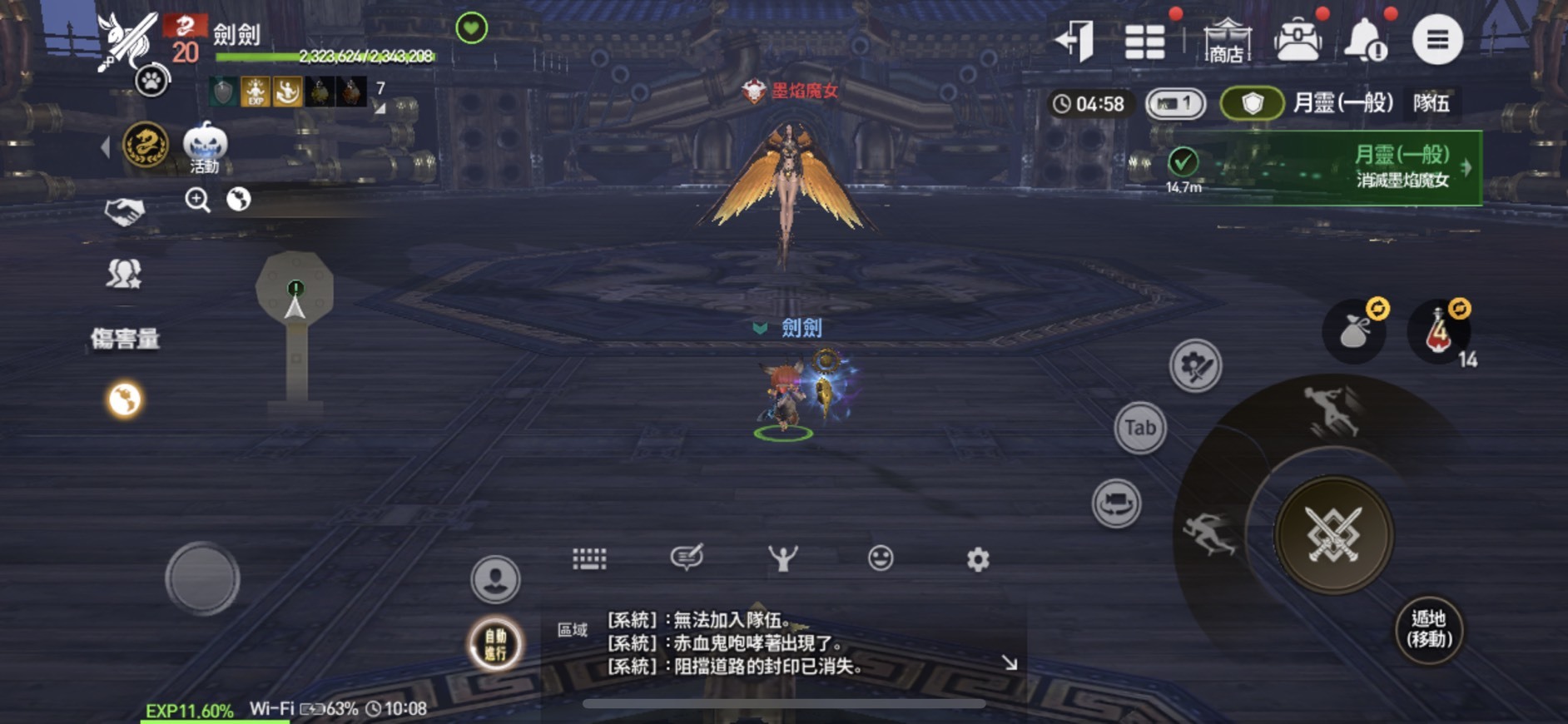Image resolution: width=1568 pixels, height=724 pixels.
Task: Open the backpack inventory icon
Action: 1298,37
